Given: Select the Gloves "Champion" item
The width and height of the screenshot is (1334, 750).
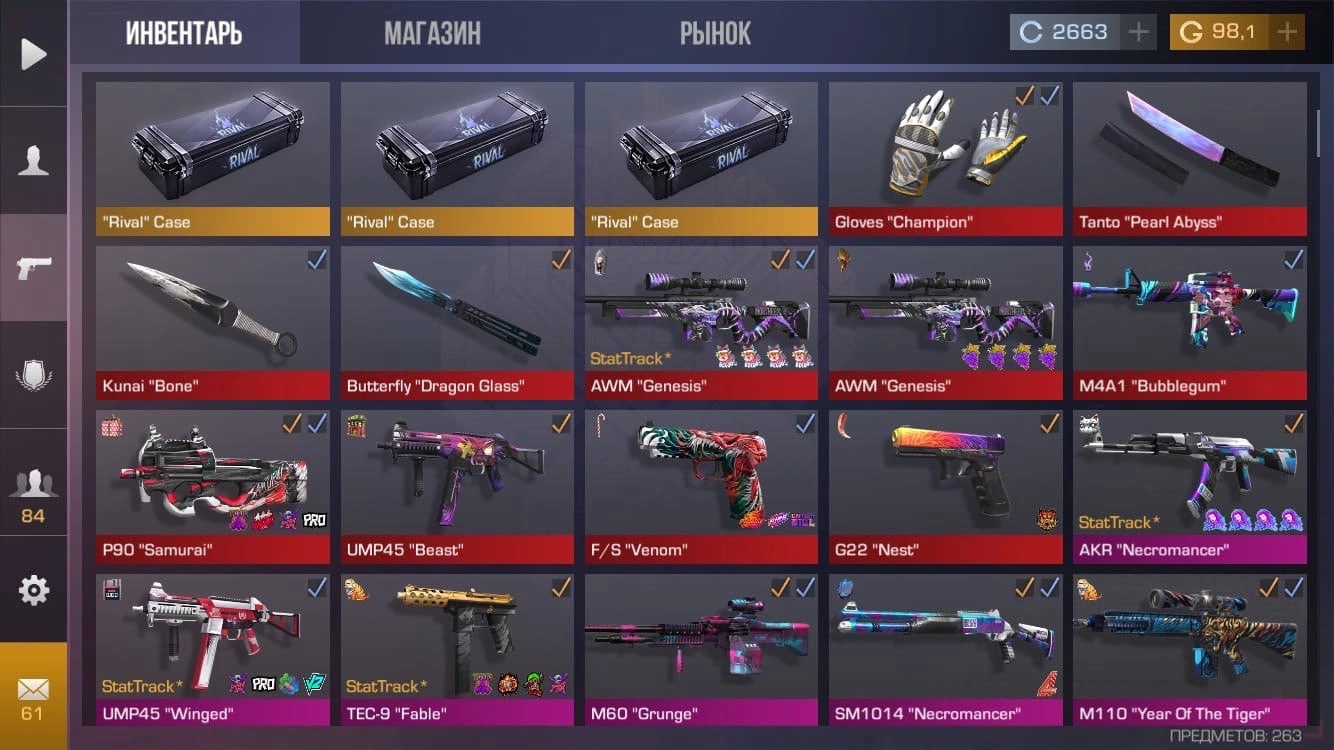Looking at the screenshot, I should pyautogui.click(x=945, y=157).
